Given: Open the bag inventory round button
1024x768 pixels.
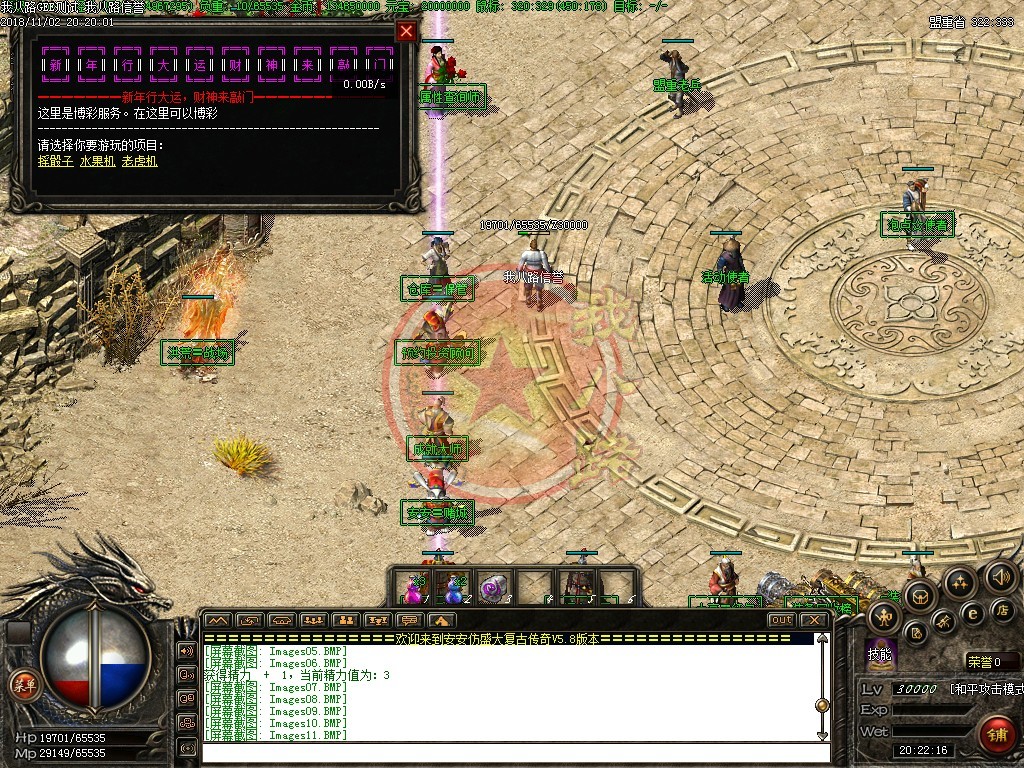Looking at the screenshot, I should pyautogui.click(x=919, y=597).
